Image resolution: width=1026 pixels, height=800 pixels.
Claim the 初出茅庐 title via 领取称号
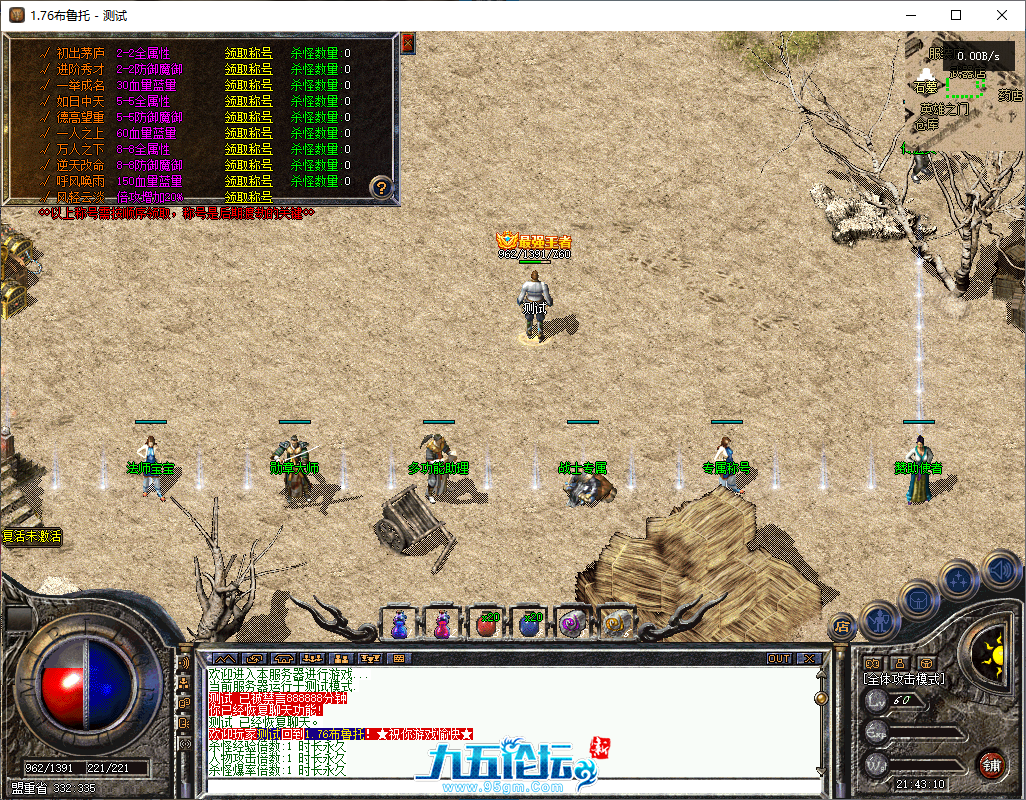coord(248,54)
